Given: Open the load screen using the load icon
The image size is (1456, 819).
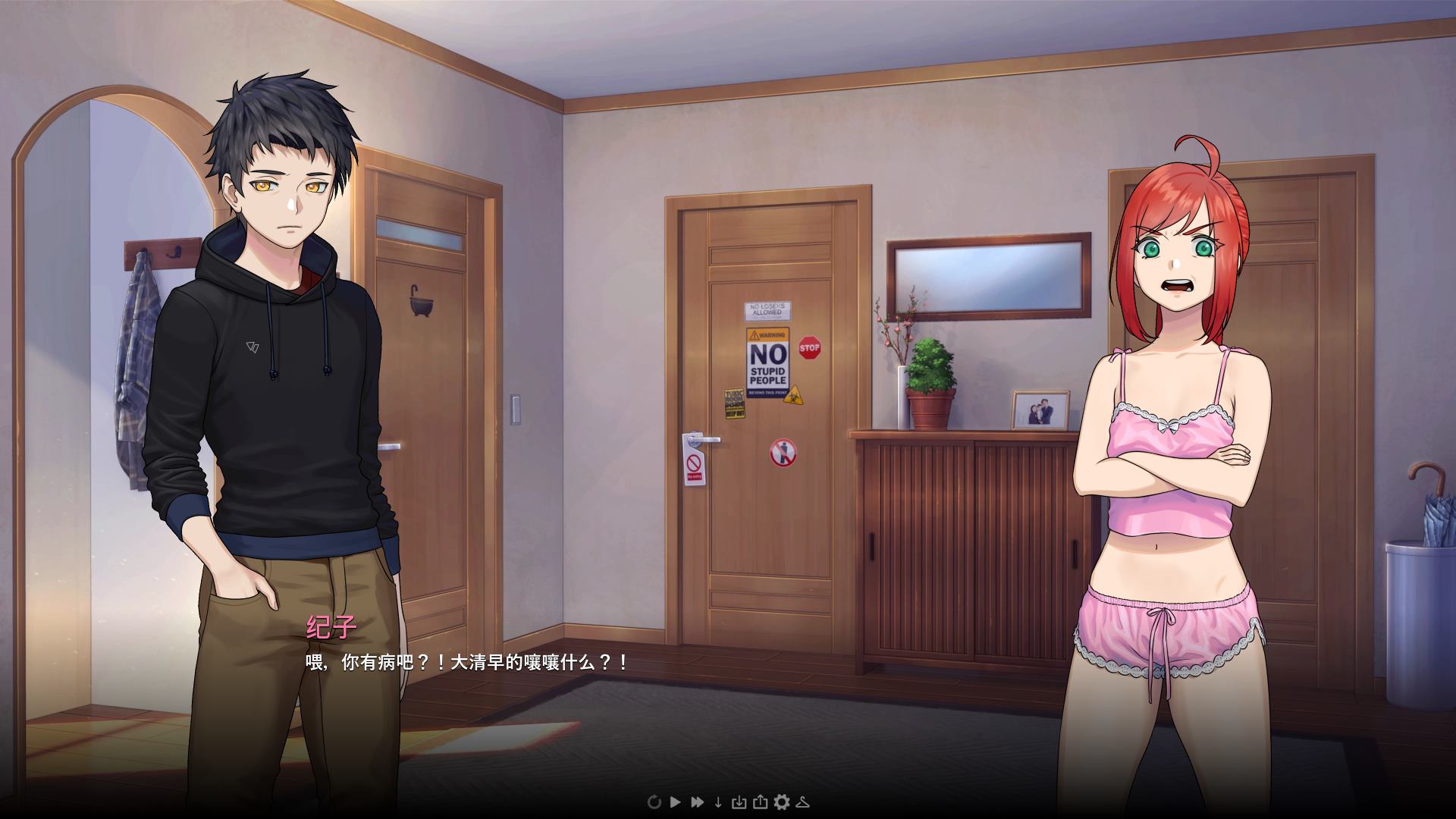Looking at the screenshot, I should click(x=761, y=802).
